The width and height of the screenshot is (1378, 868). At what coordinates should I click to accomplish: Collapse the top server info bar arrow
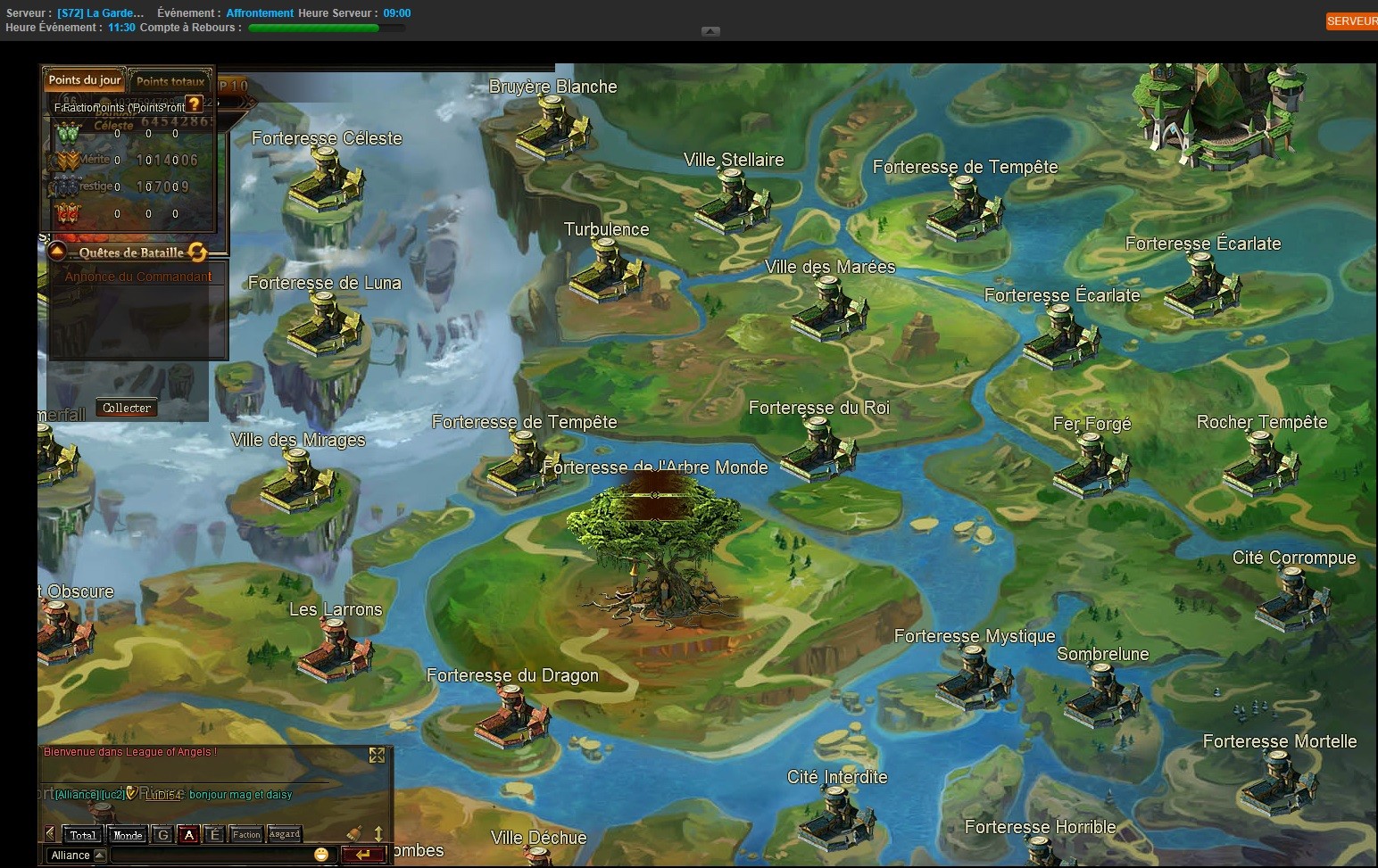710,31
